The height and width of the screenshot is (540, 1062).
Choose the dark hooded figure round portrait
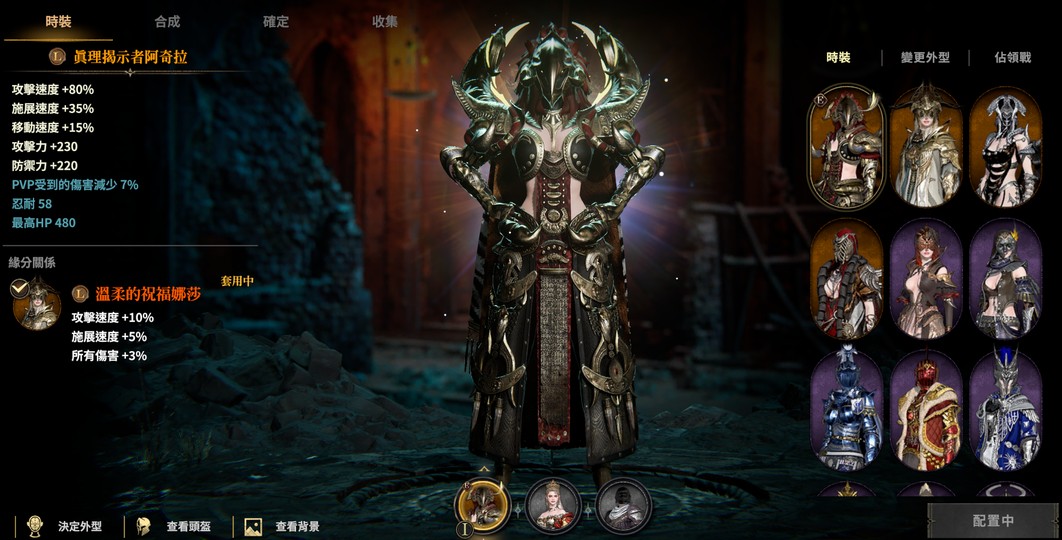click(624, 505)
